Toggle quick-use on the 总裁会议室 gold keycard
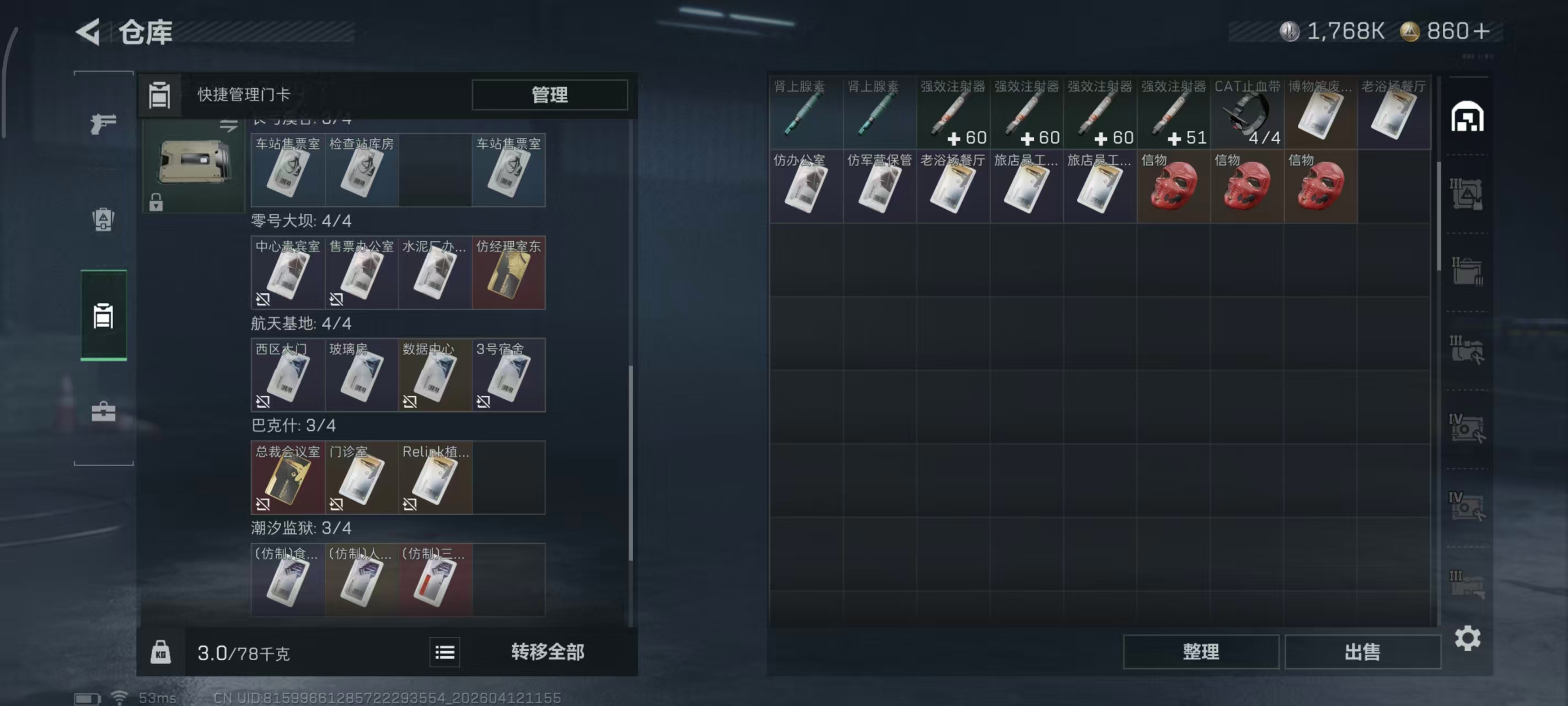 (x=262, y=504)
